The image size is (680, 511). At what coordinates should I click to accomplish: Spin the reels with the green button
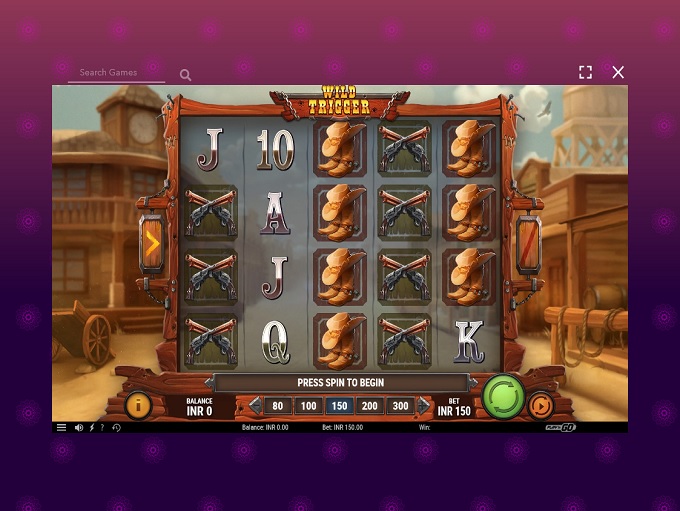click(x=504, y=397)
